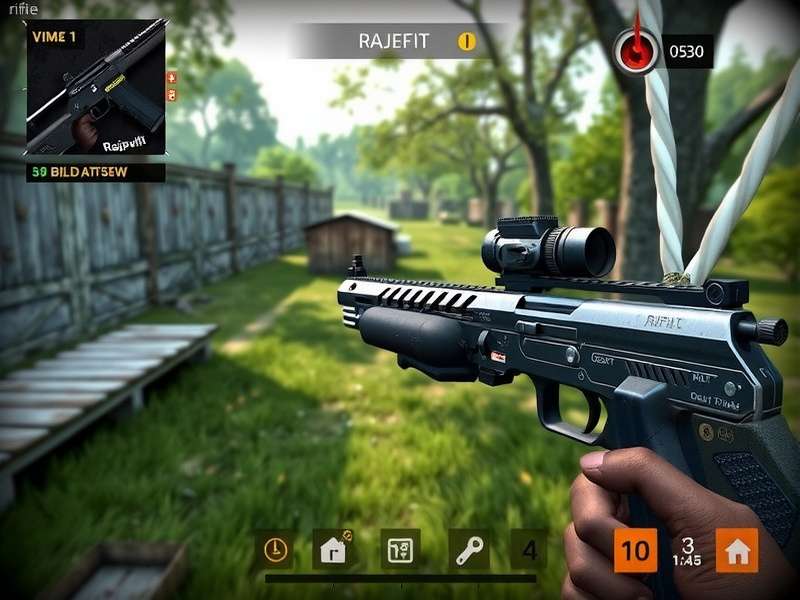
Task: Open the map panel icon in the toolbar
Action: (x=400, y=549)
